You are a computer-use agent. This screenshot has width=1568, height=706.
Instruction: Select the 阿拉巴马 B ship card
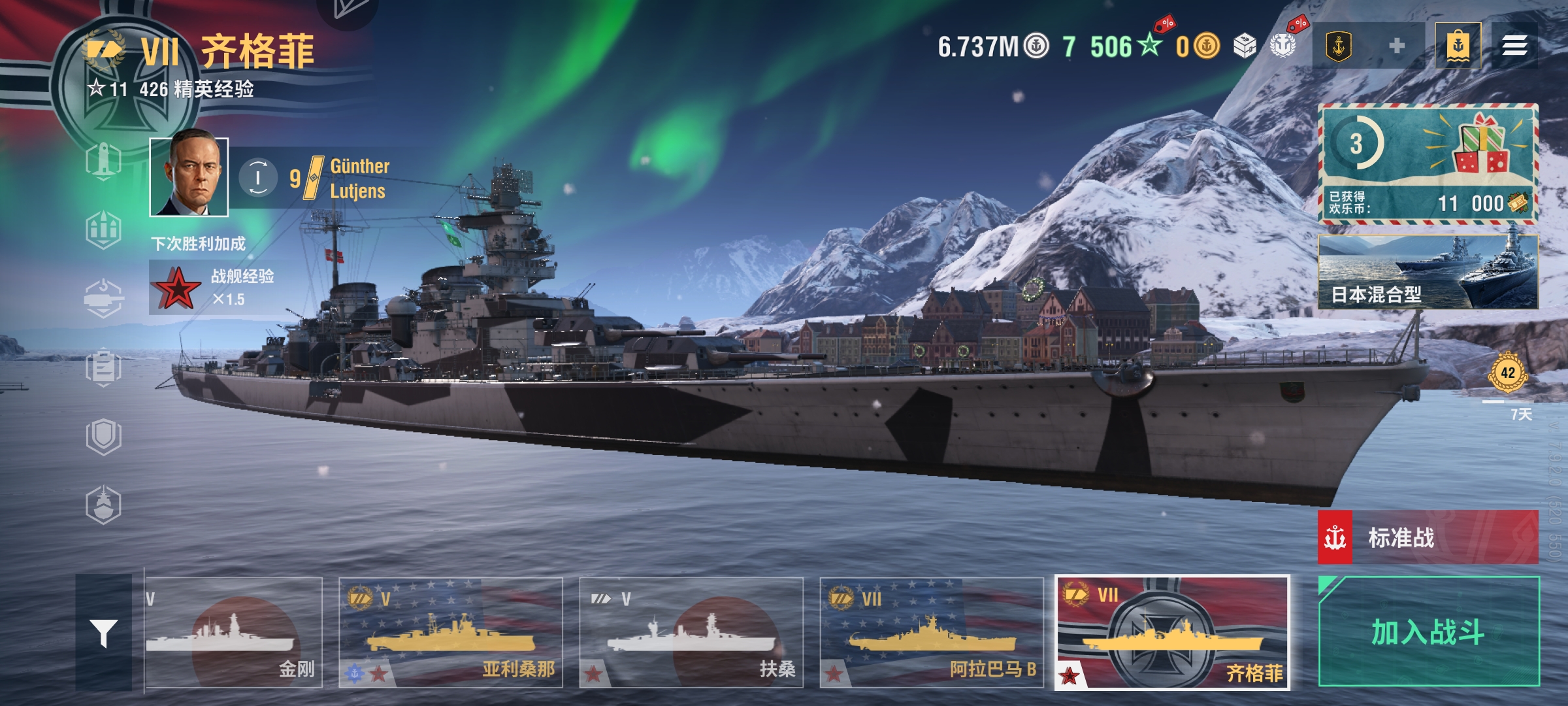point(932,633)
